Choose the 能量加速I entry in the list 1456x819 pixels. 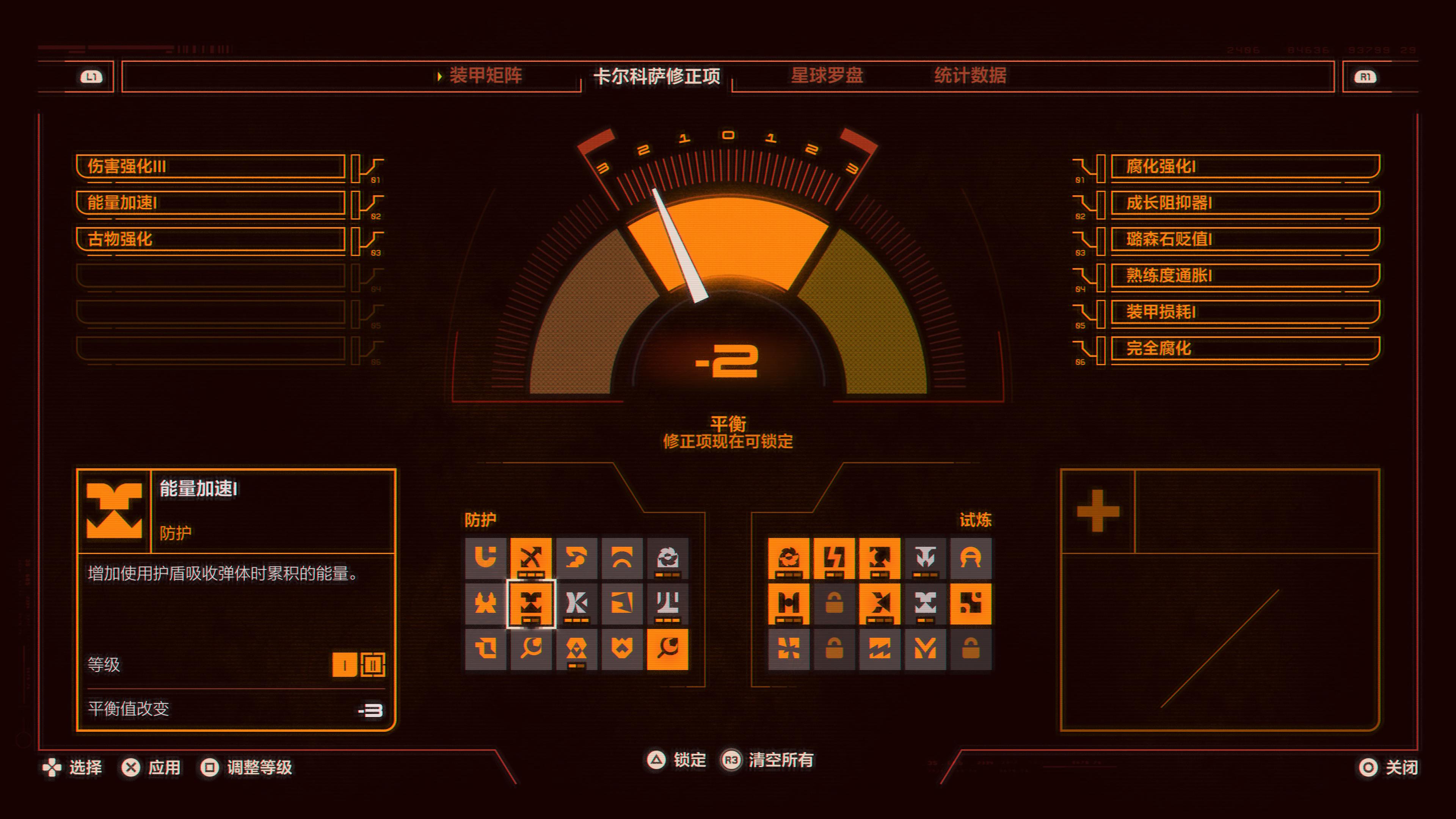click(x=210, y=202)
